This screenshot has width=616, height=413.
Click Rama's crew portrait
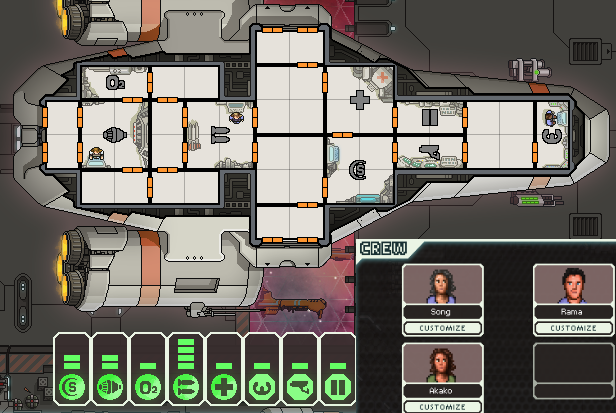coord(573,285)
